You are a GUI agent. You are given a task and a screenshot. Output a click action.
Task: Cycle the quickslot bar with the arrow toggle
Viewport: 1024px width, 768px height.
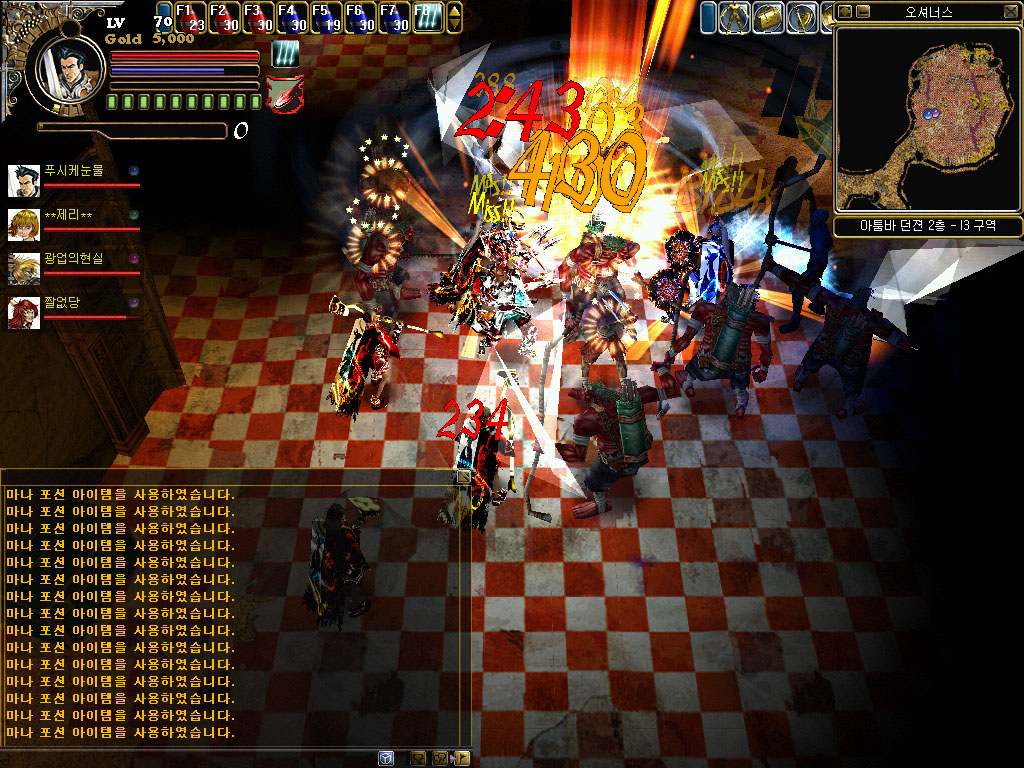[x=455, y=17]
